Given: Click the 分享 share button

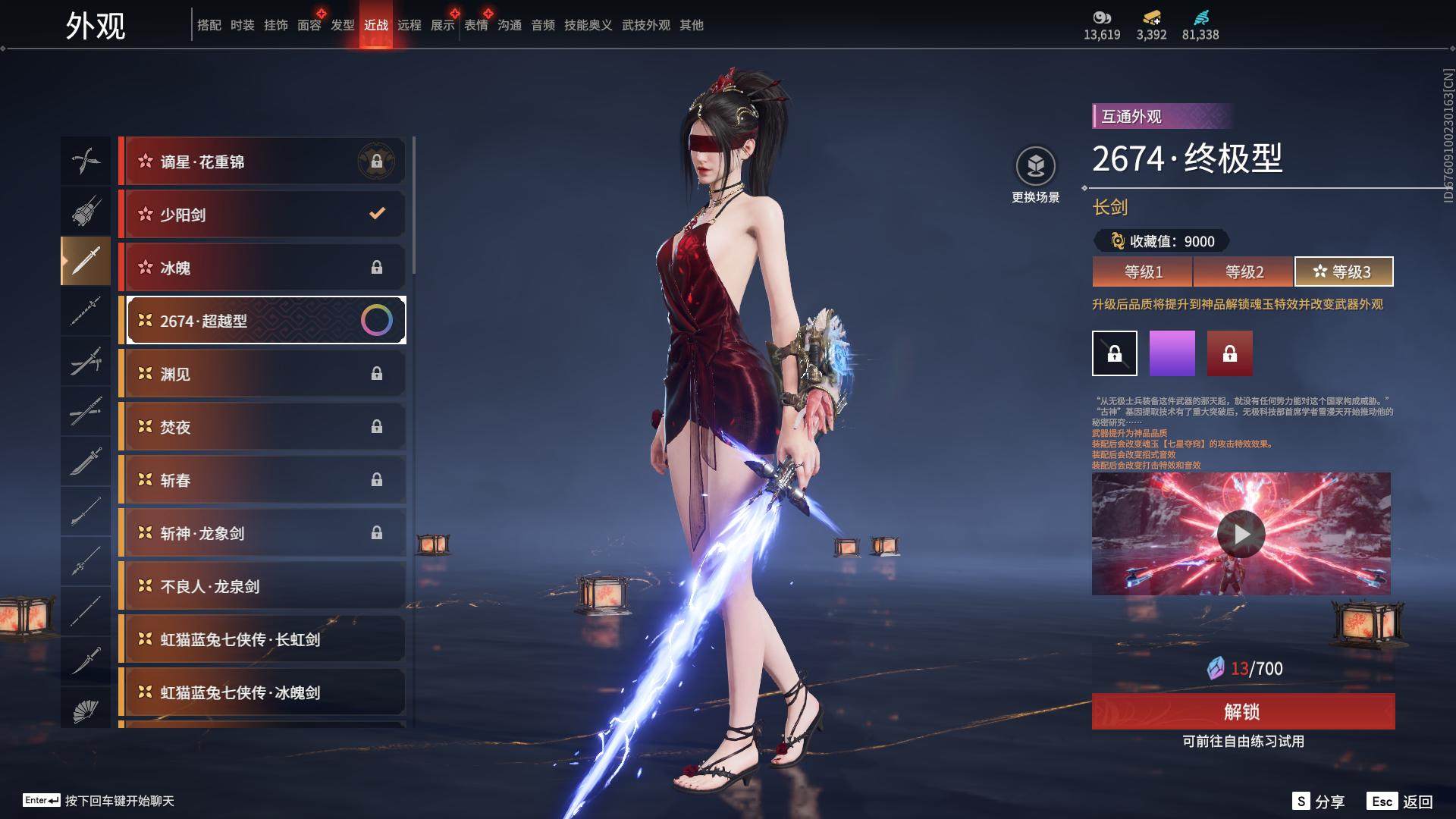Looking at the screenshot, I should (x=1319, y=801).
